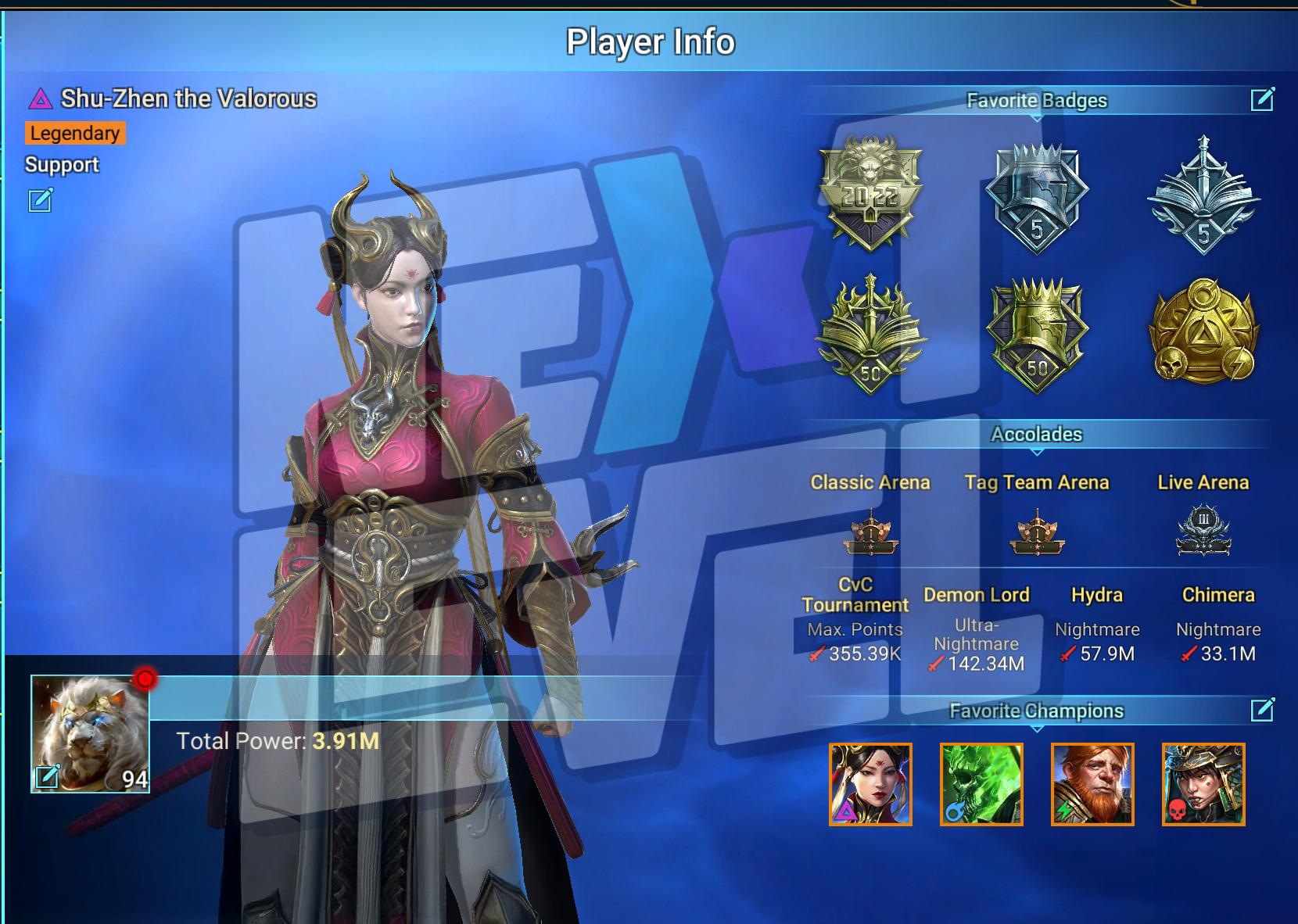Edit the Favorite Champions list
Viewport: 1298px width, 924px height.
[1262, 710]
